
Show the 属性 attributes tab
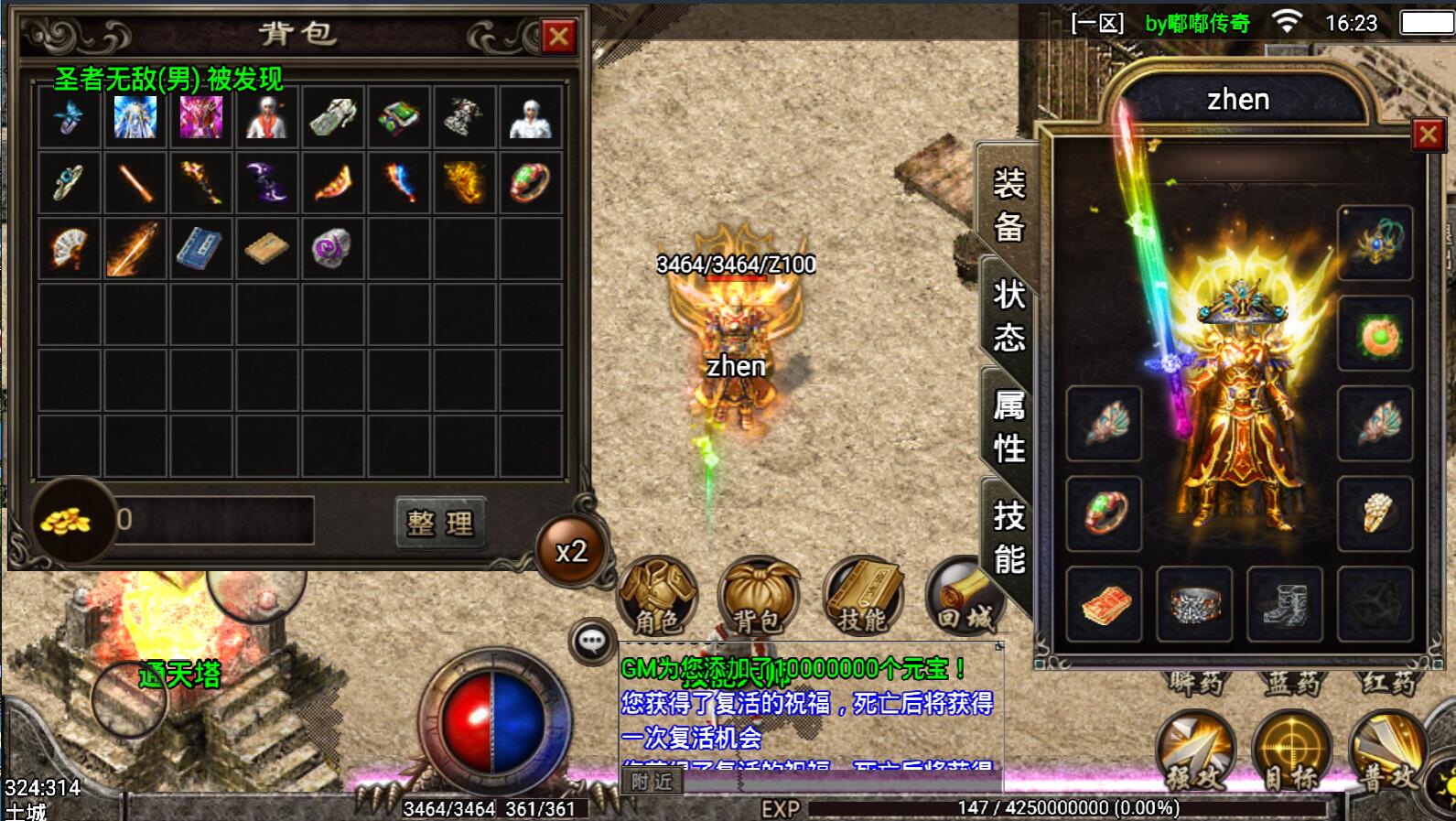(x=1008, y=427)
